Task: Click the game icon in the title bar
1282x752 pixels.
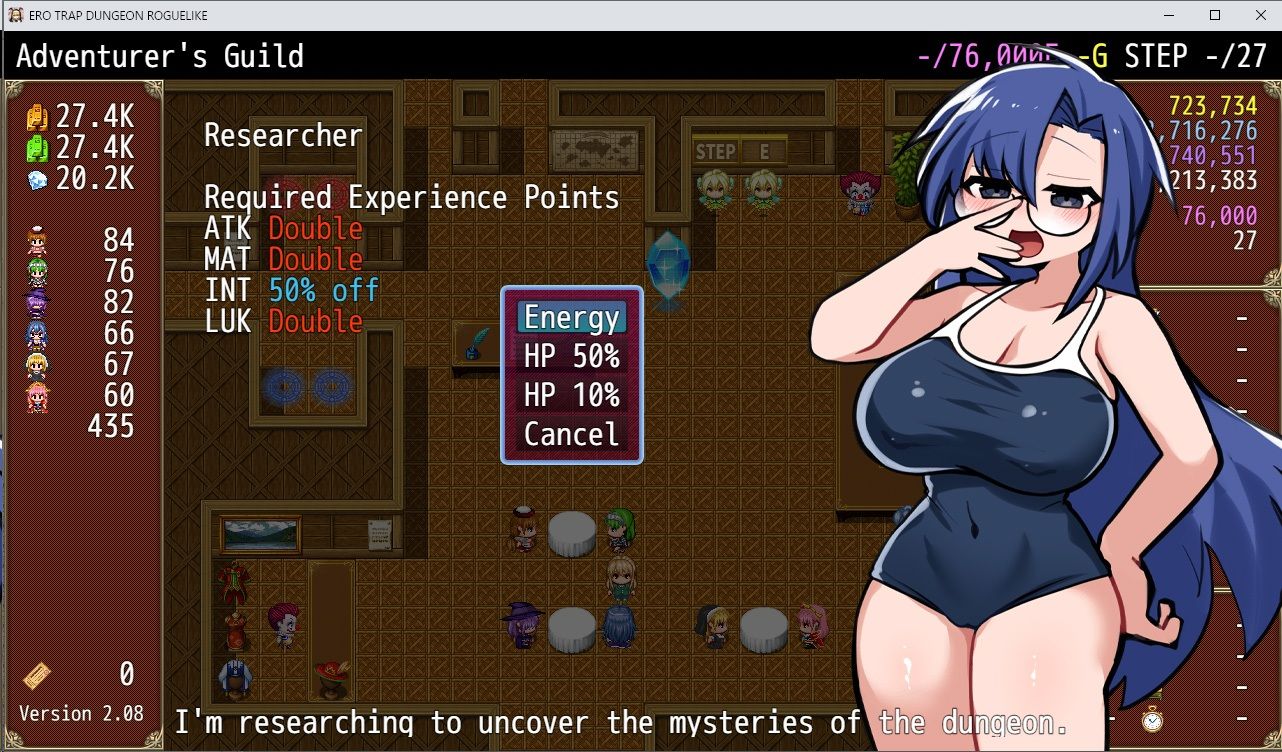Action: [14, 14]
